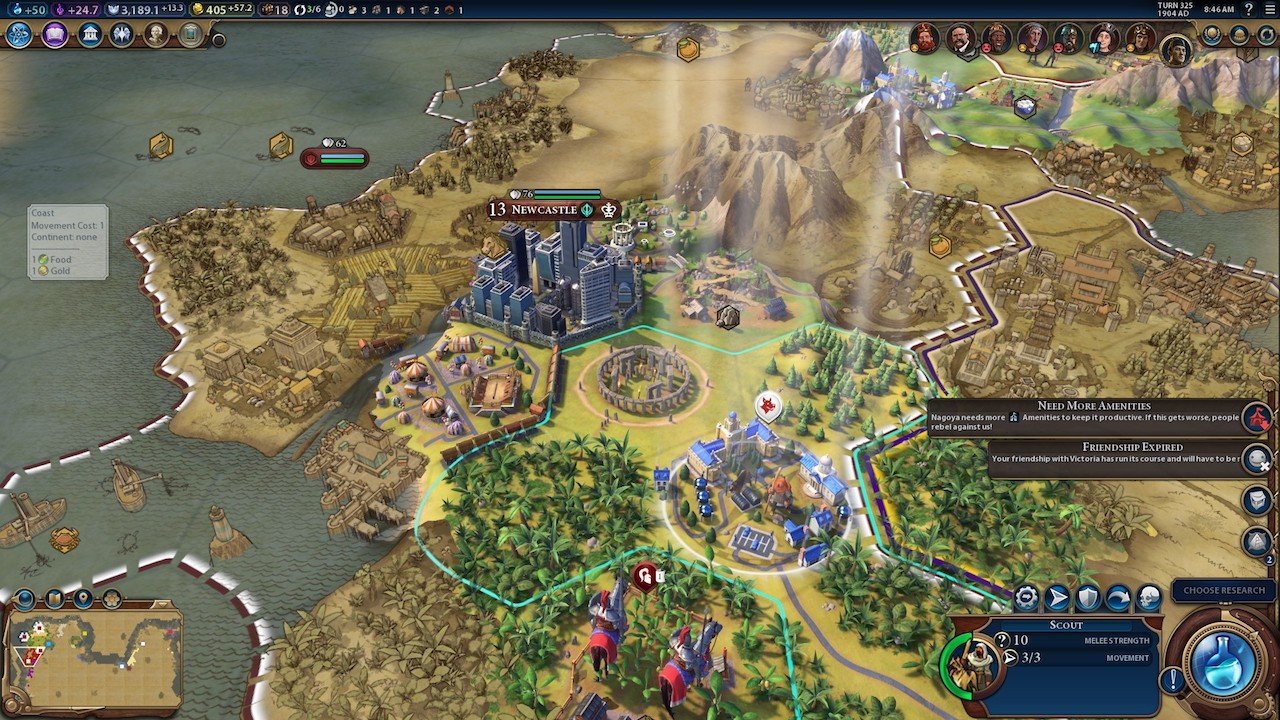Open the Newcastle city banner
Viewport: 1280px width, 720px height.
pos(545,210)
